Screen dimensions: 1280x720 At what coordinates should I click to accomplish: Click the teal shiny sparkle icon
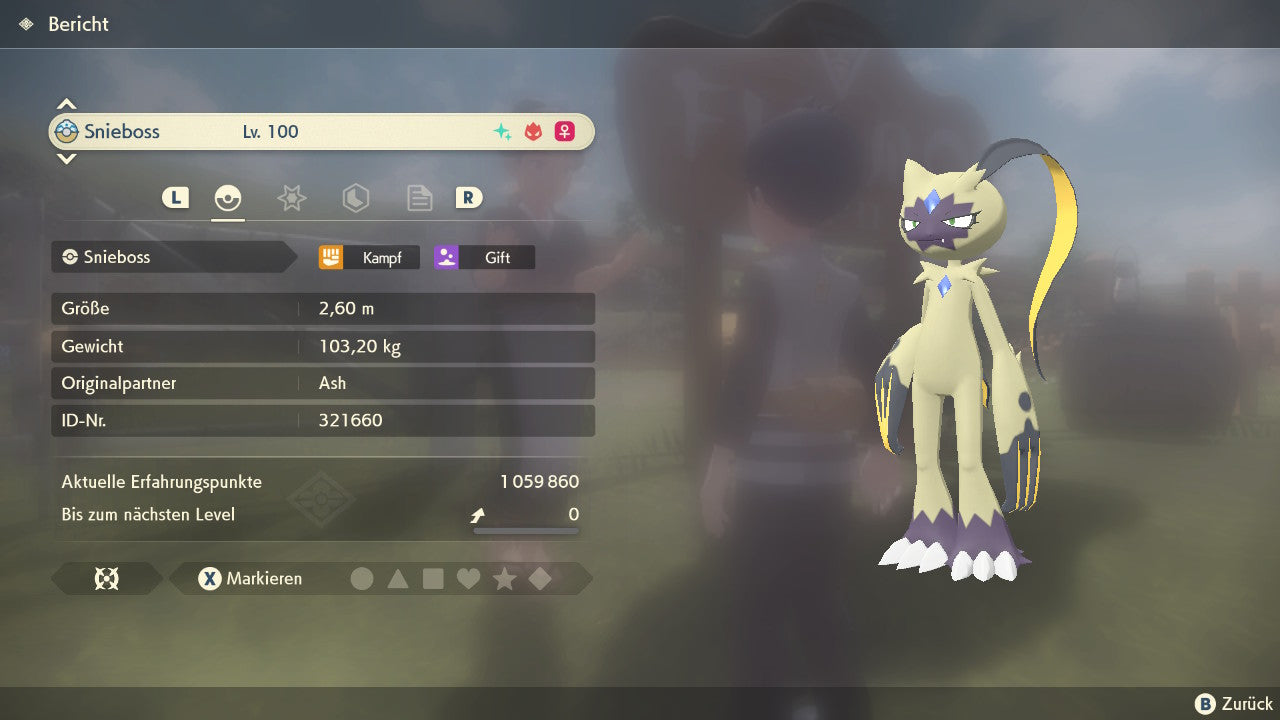pyautogui.click(x=502, y=132)
